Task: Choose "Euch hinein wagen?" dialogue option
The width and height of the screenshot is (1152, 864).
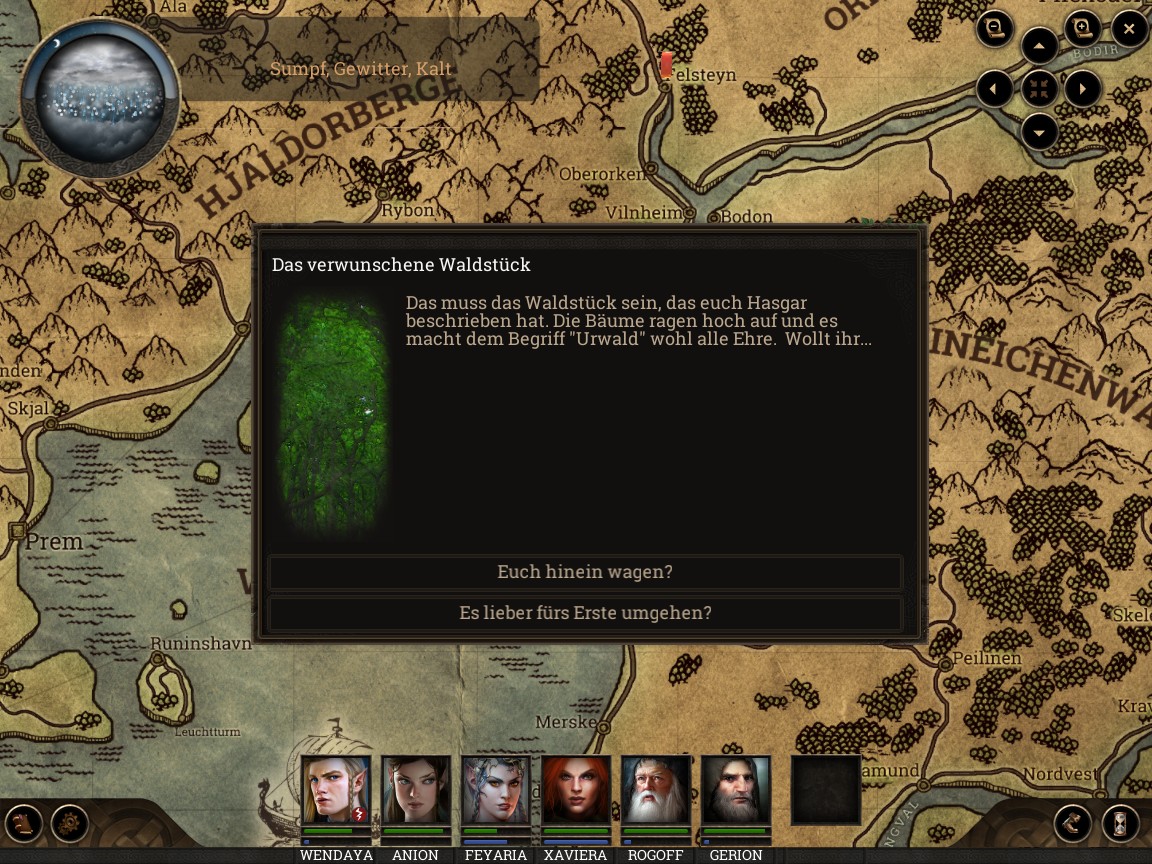Action: 585,572
